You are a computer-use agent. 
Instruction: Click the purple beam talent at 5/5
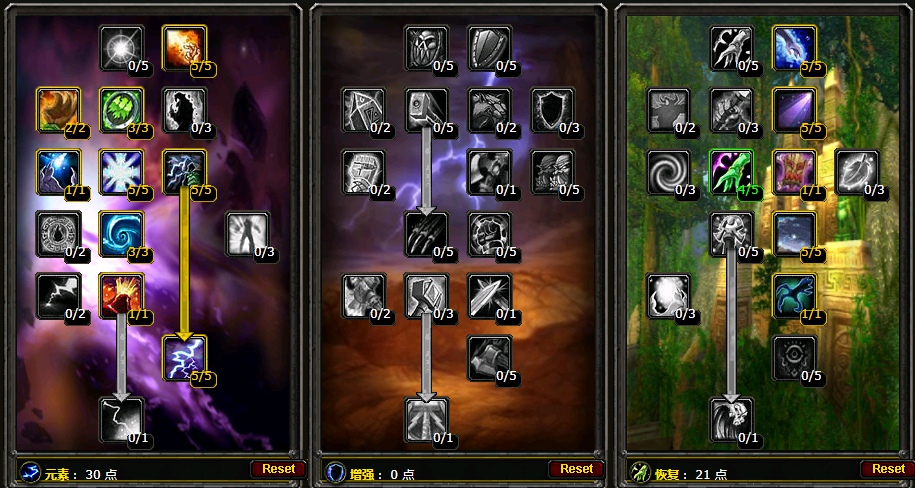[x=795, y=109]
